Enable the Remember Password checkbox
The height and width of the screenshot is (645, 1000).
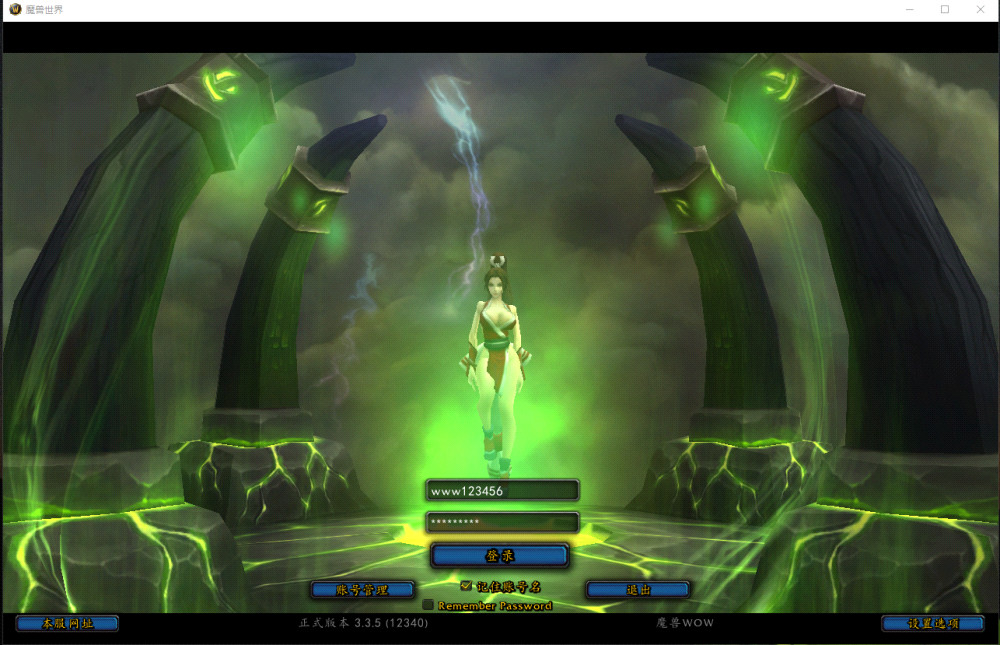coord(428,605)
